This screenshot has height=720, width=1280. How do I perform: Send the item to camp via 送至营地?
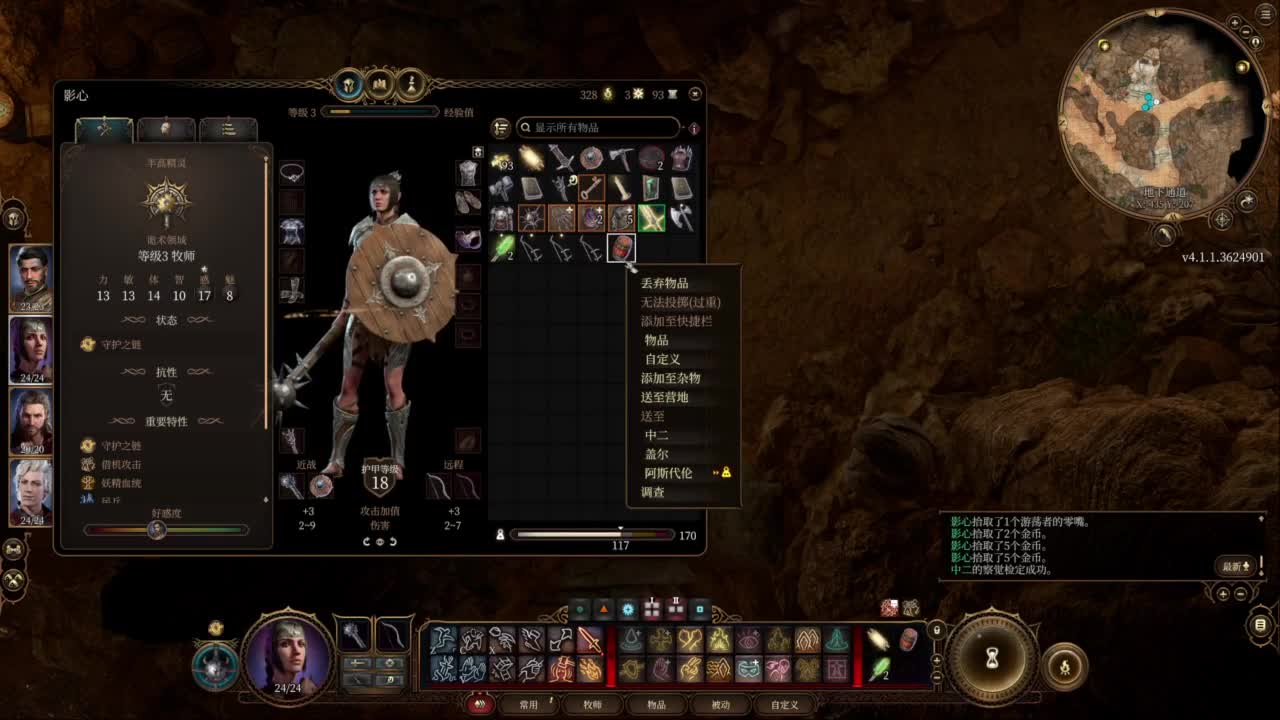665,397
